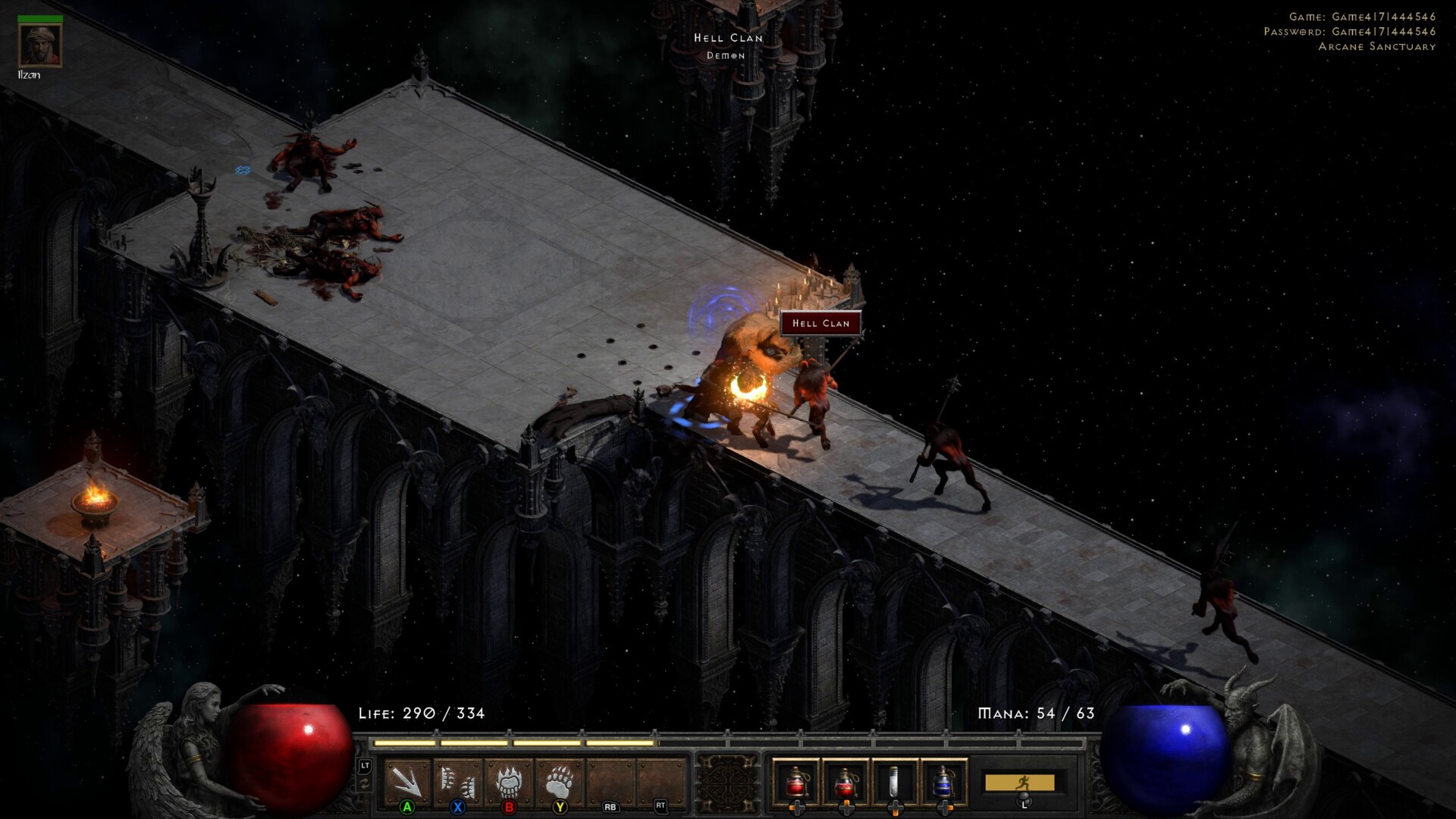Select the basic Attack skill on A button
This screenshot has height=819, width=1456.
(406, 781)
